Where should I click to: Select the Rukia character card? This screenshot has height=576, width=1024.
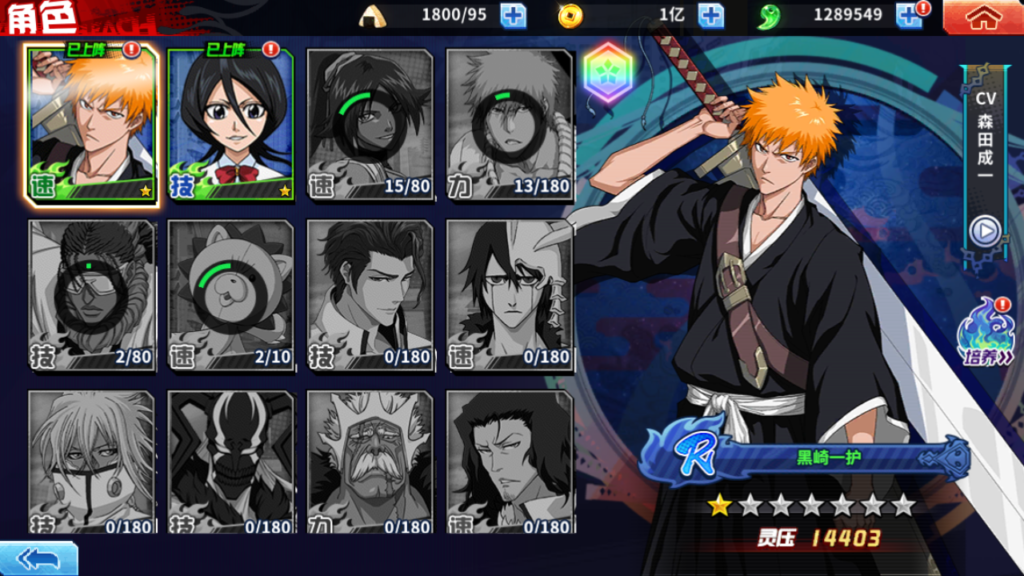pyautogui.click(x=231, y=125)
